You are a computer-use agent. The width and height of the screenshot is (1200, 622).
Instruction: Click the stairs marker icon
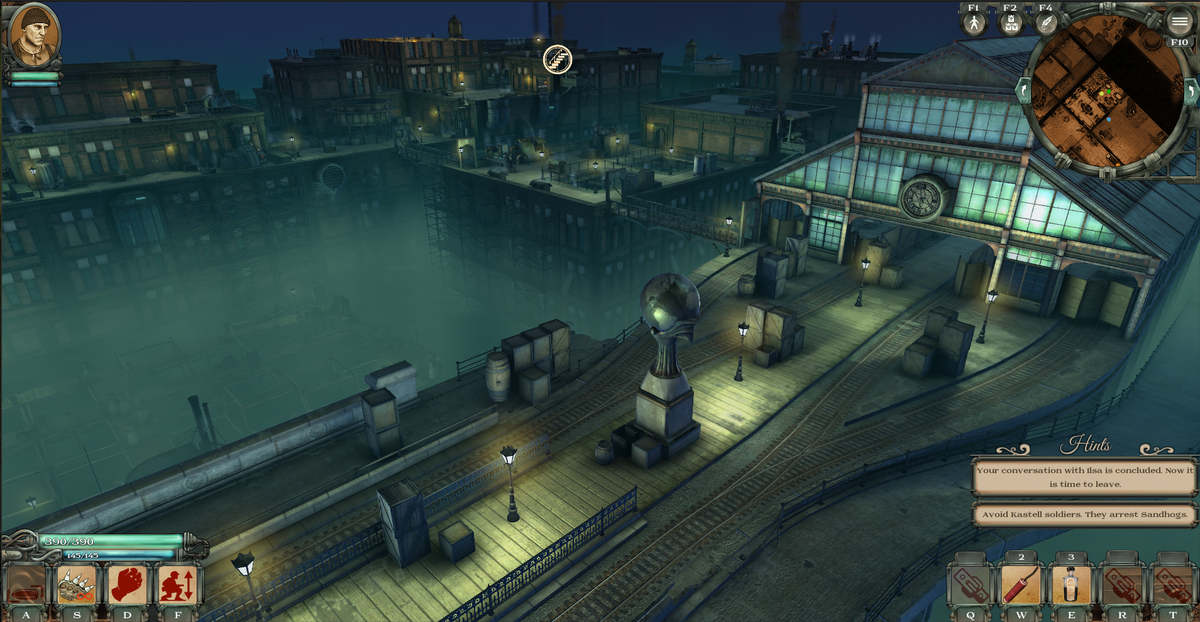coord(555,60)
